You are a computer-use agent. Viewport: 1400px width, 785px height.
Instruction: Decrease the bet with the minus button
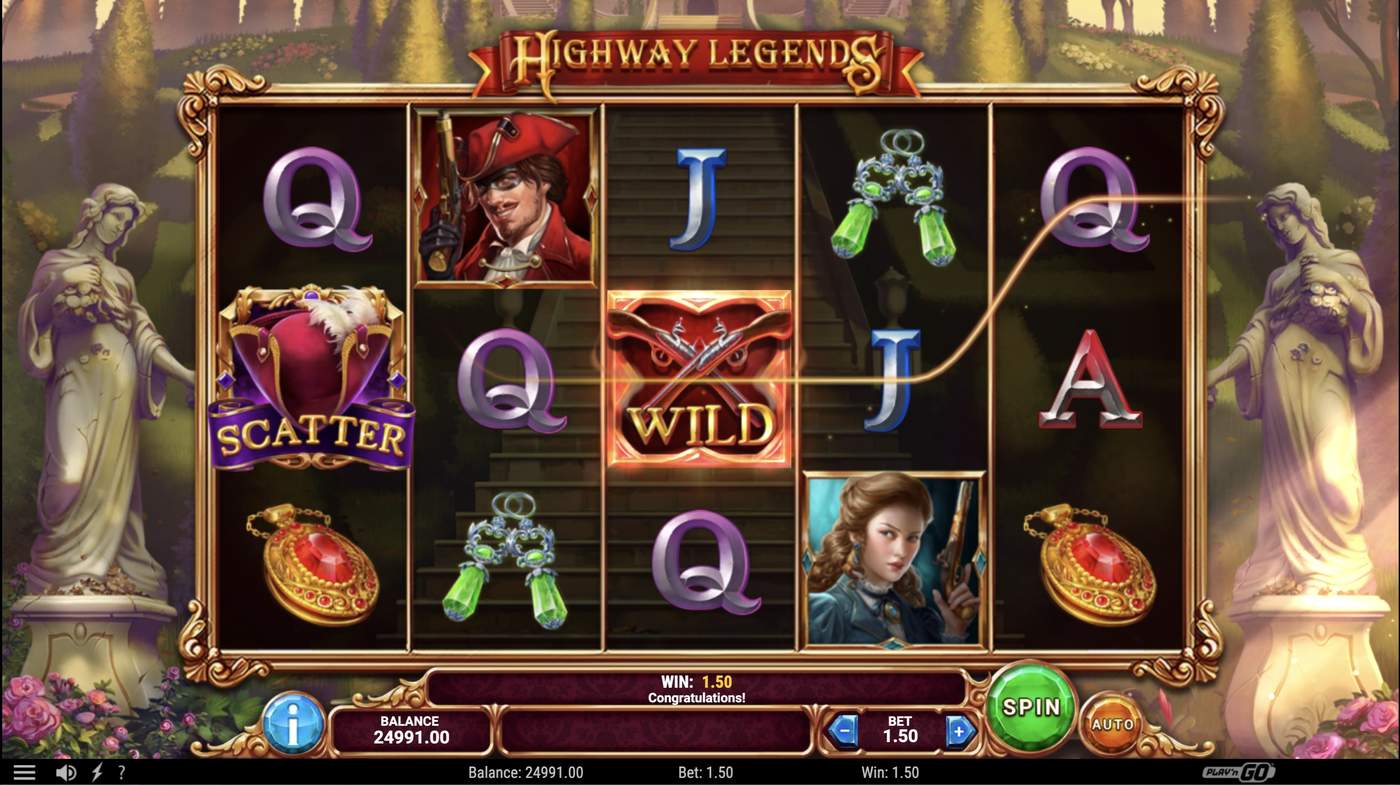(x=843, y=731)
